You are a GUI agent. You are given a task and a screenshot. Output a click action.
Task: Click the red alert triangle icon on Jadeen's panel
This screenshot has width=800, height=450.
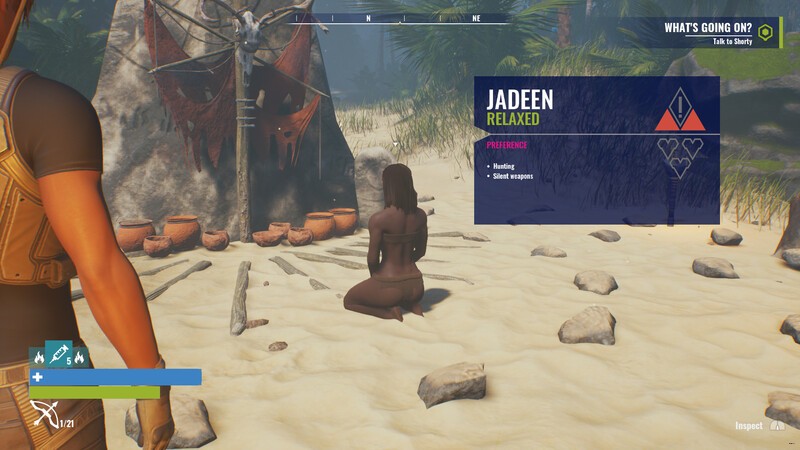coord(680,111)
